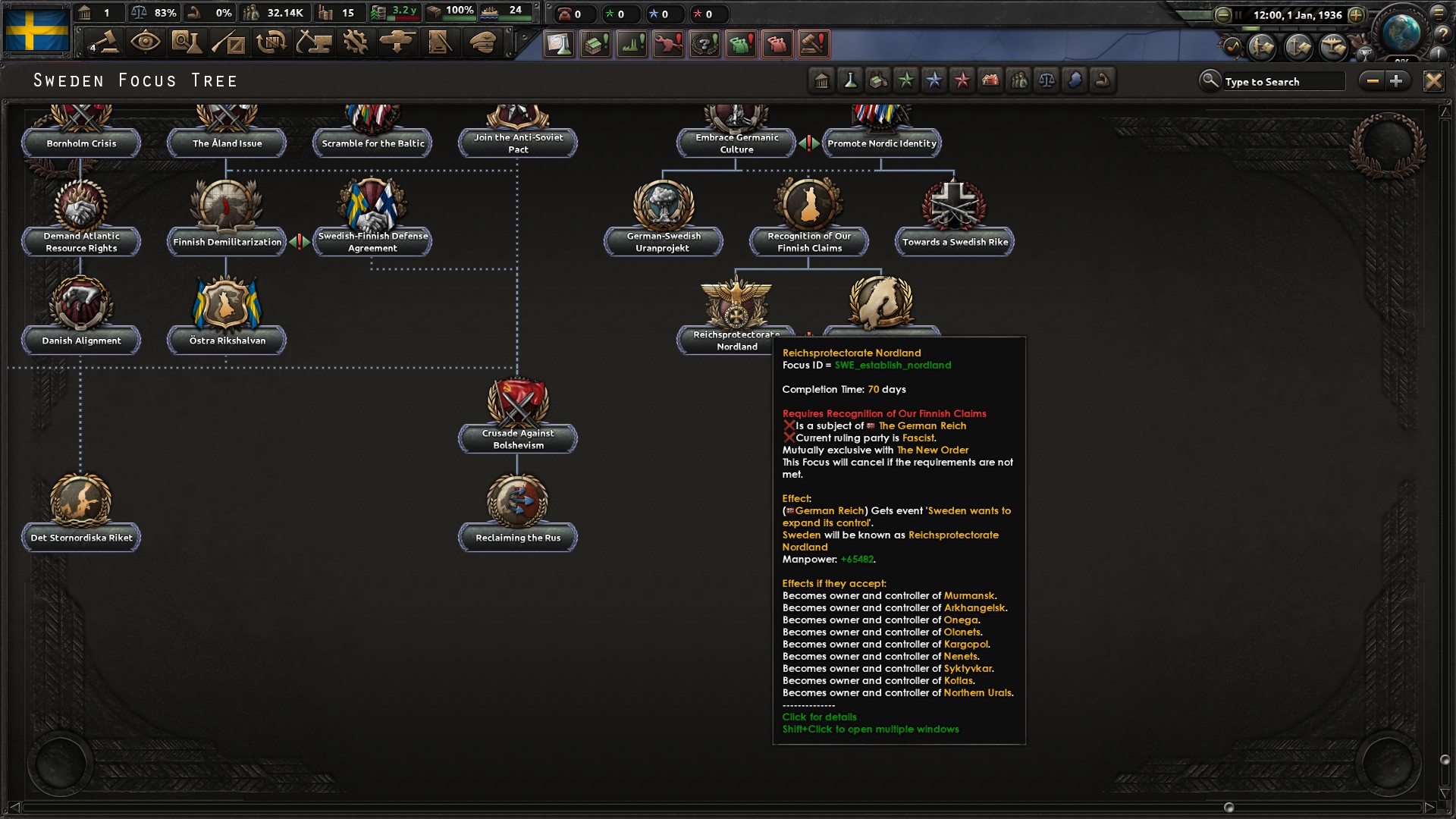Image resolution: width=1456 pixels, height=819 pixels.
Task: Click the red production alert icon
Action: point(668,43)
